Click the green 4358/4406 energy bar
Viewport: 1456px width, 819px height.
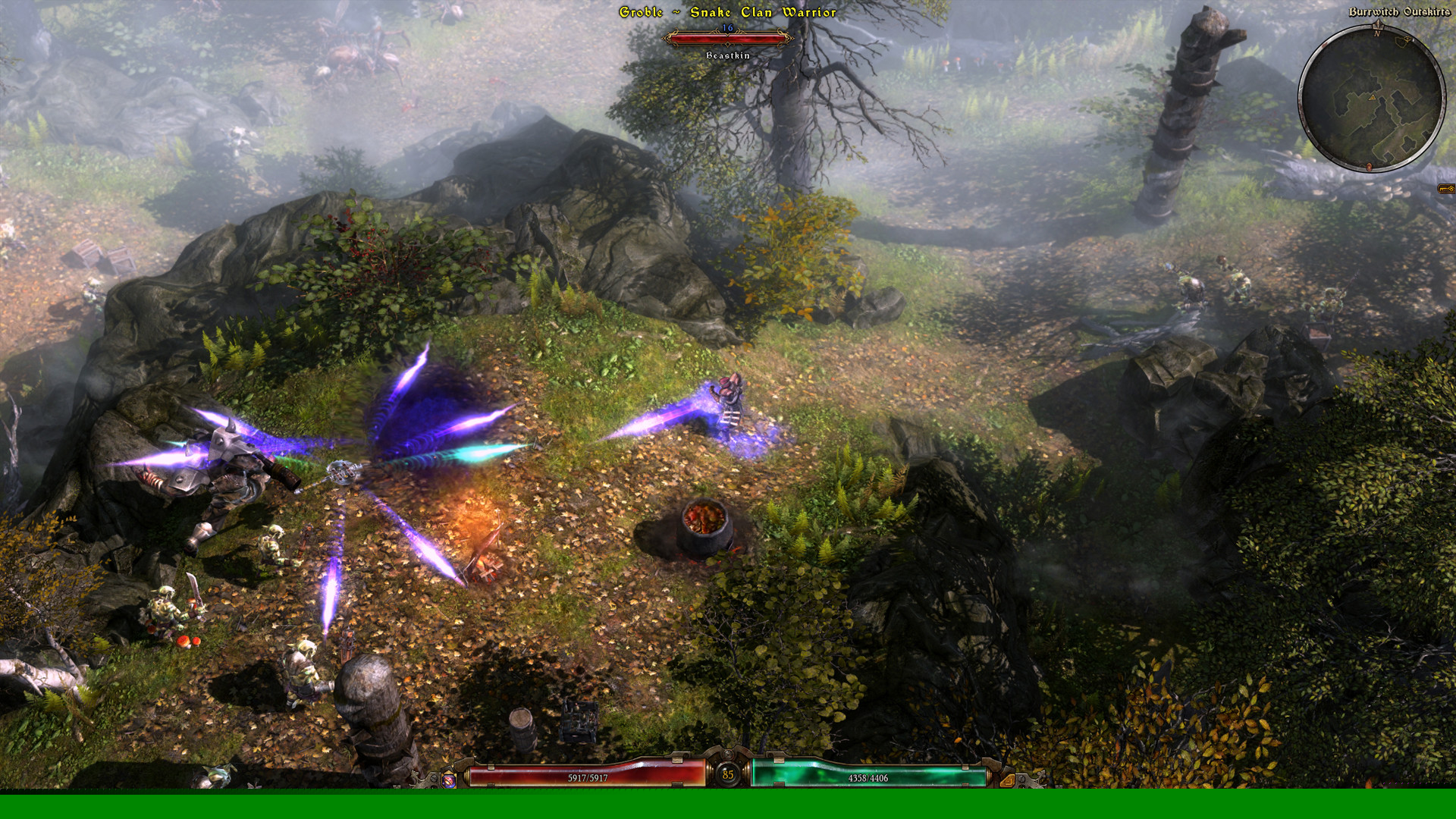(868, 779)
